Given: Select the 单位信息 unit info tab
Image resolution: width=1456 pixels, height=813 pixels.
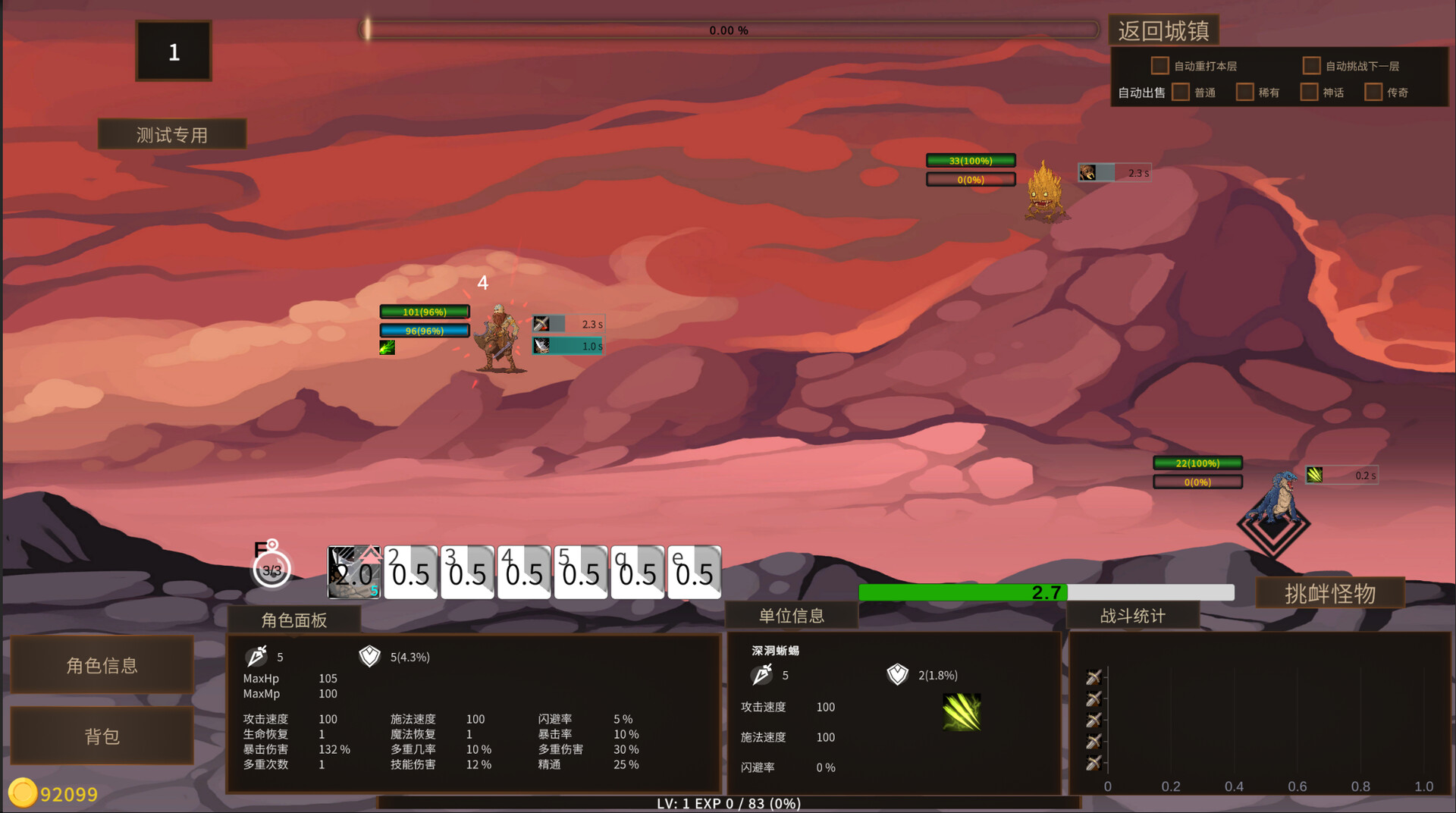Looking at the screenshot, I should tap(792, 616).
